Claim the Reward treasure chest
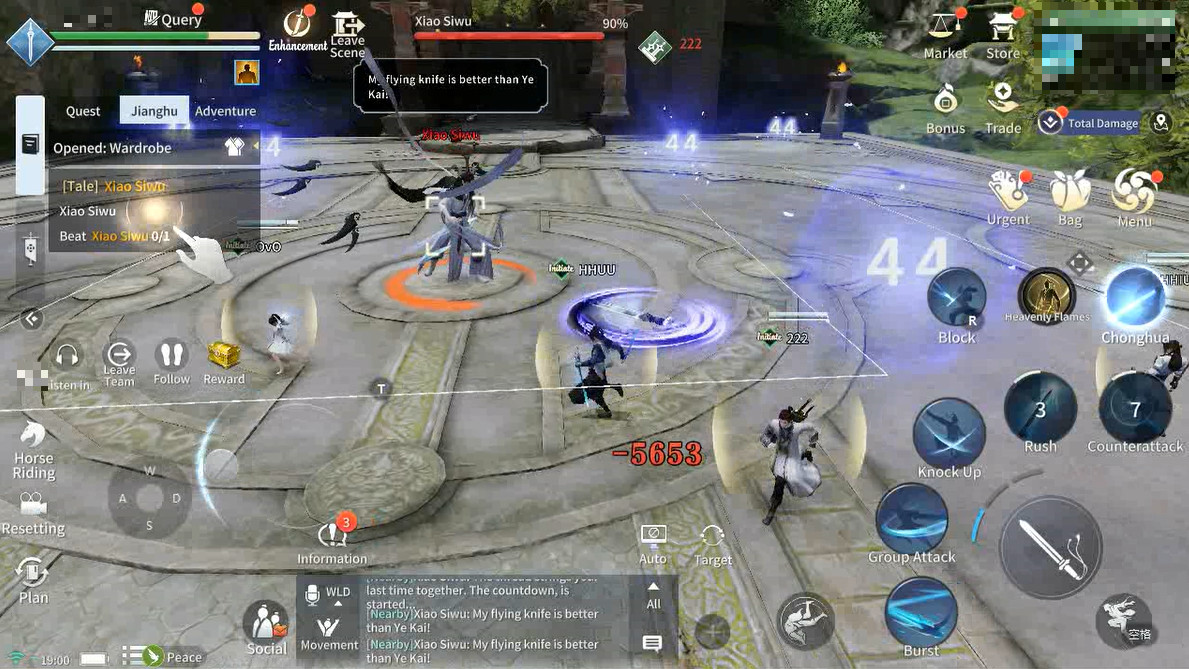Screen dimensions: 1189x669 click(224, 361)
